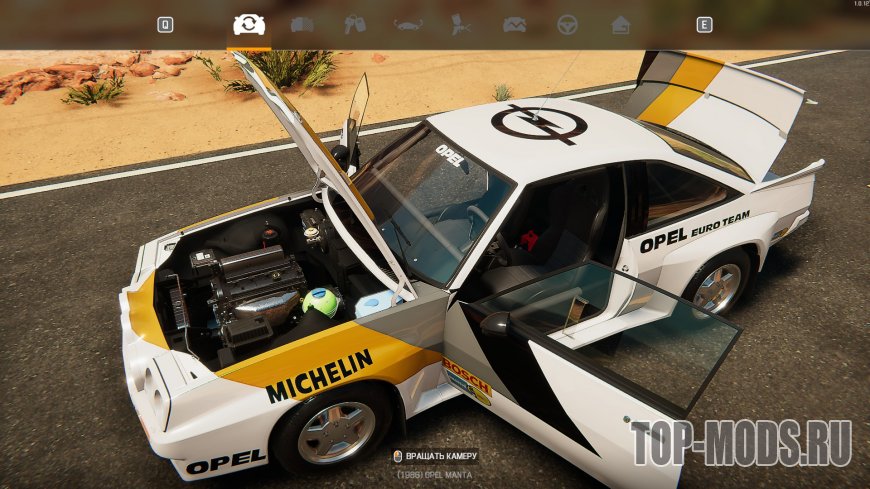Open the car condition graph tab
The image size is (870, 489).
514,24
